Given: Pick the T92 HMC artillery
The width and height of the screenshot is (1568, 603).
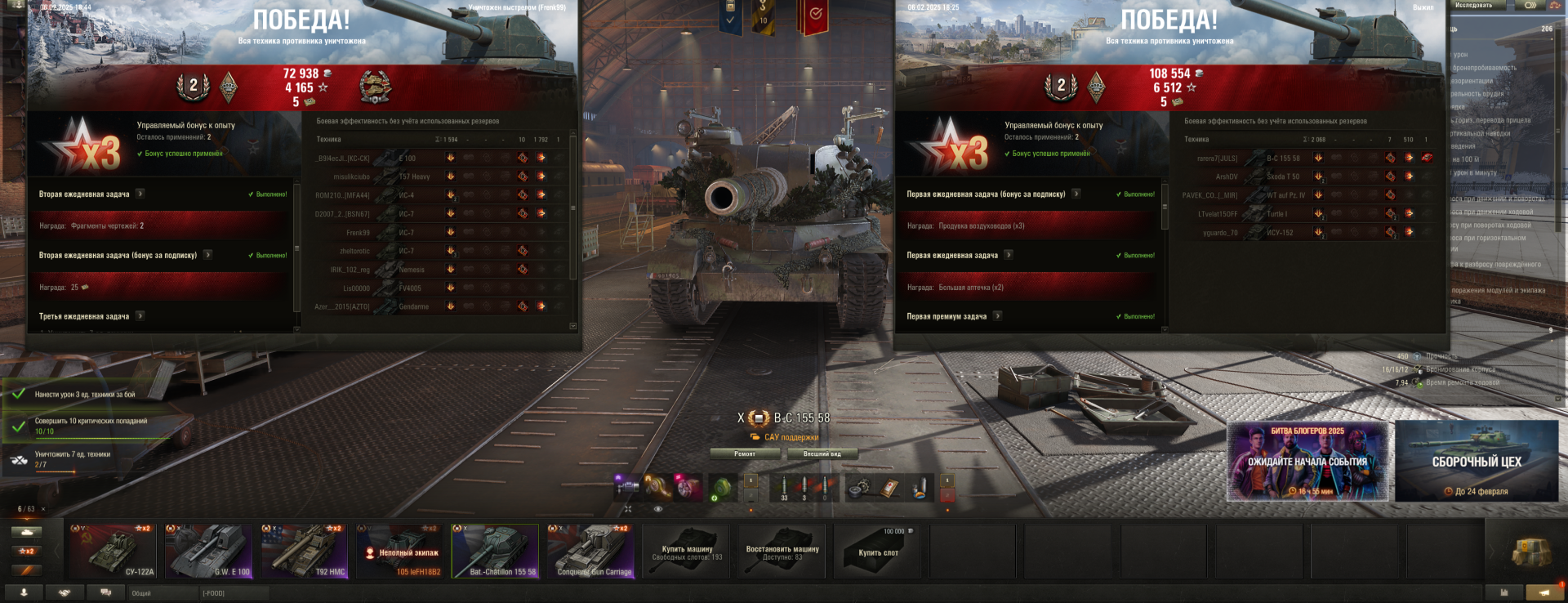Looking at the screenshot, I should pyautogui.click(x=304, y=552).
